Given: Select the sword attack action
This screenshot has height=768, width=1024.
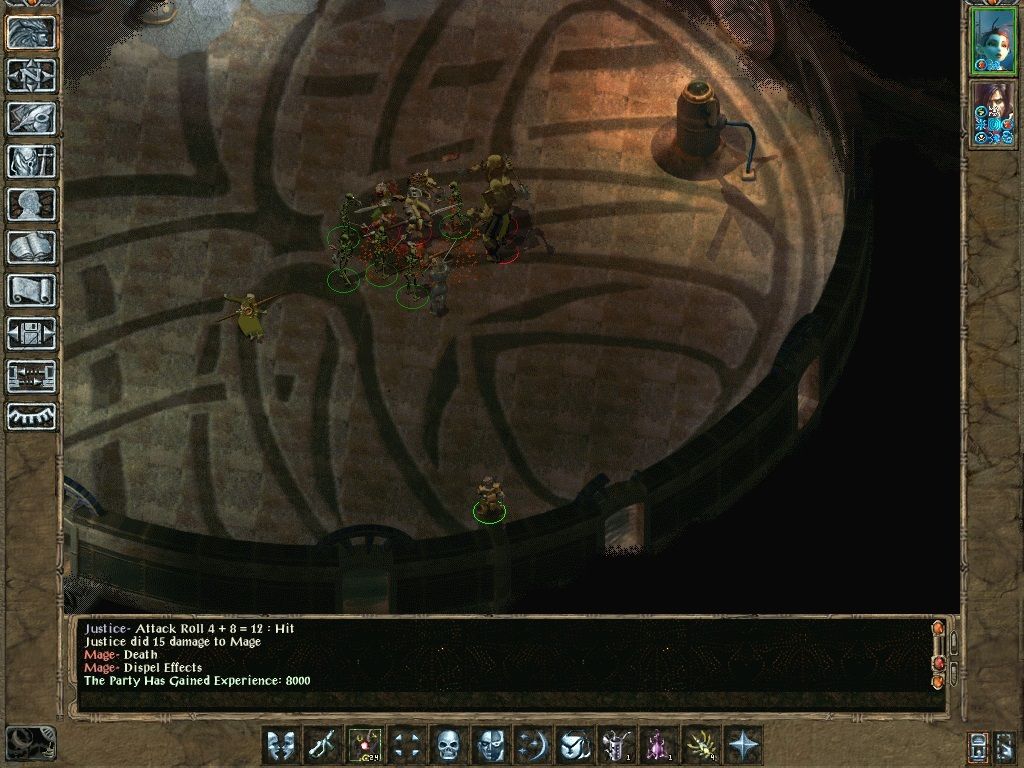Looking at the screenshot, I should pyautogui.click(x=322, y=745).
